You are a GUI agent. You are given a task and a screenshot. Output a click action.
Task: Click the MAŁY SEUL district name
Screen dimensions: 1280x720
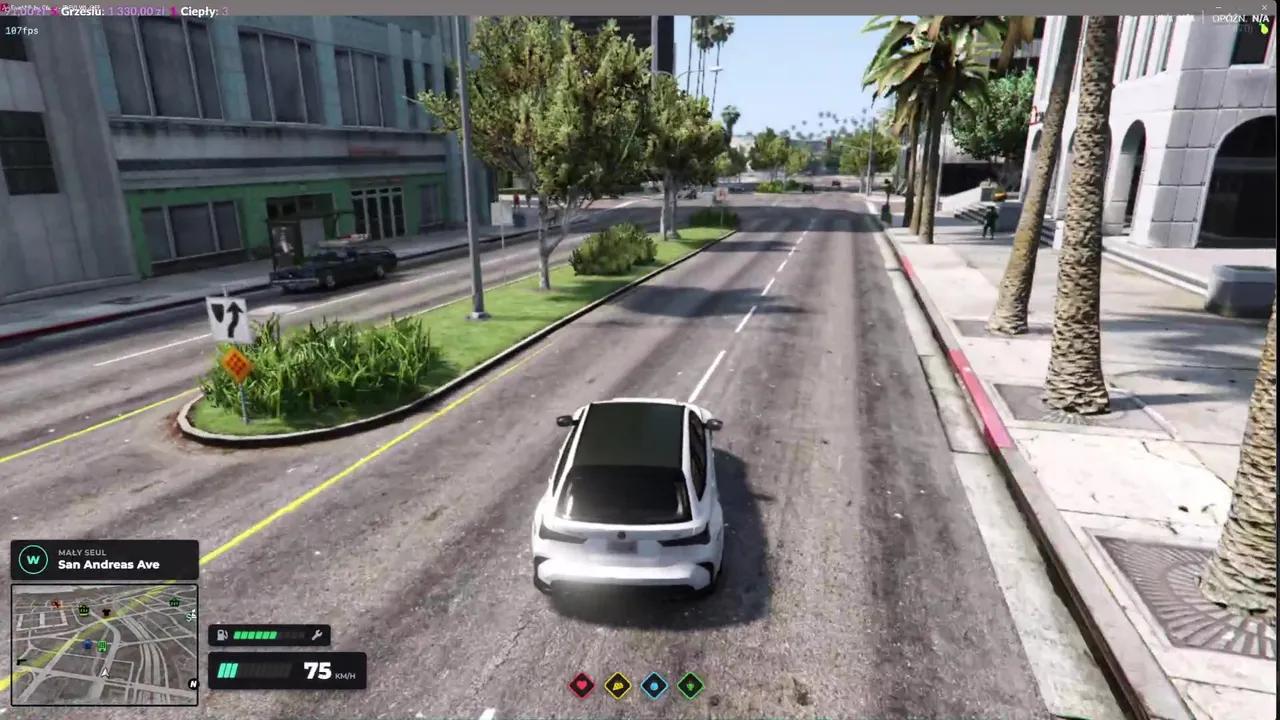point(82,552)
